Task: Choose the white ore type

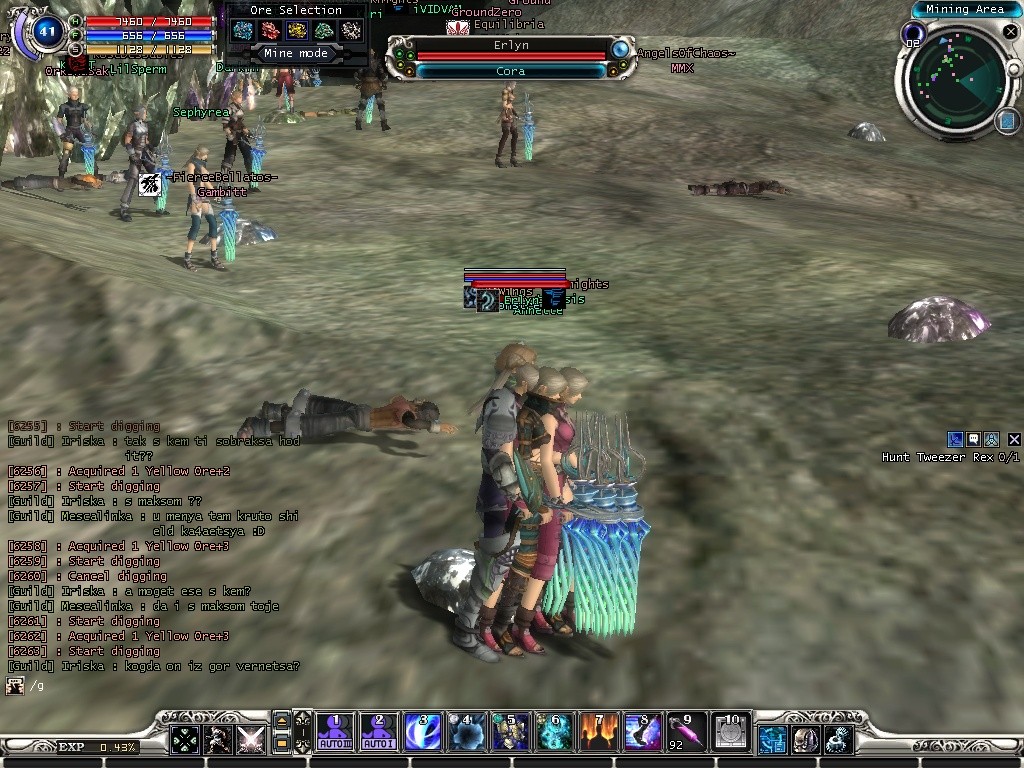Action: (351, 31)
